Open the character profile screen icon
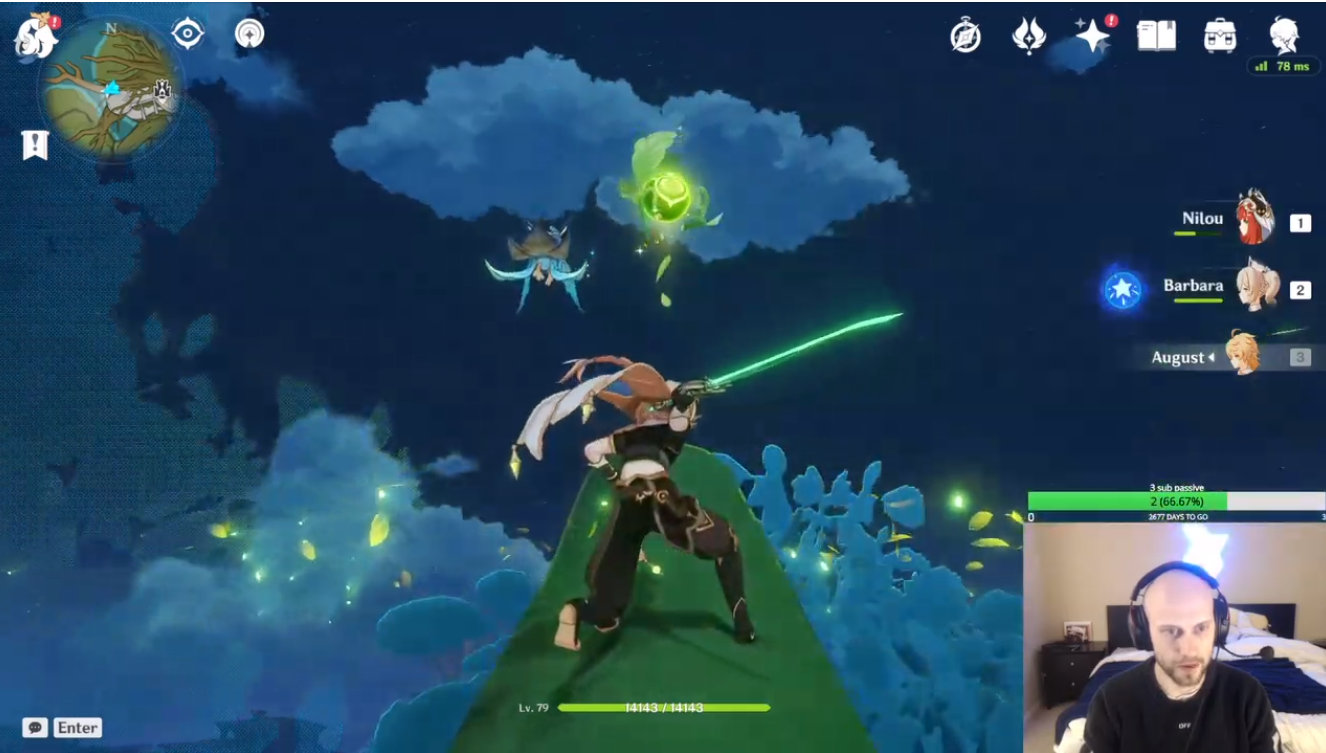This screenshot has height=753, width=1326. tap(1284, 34)
